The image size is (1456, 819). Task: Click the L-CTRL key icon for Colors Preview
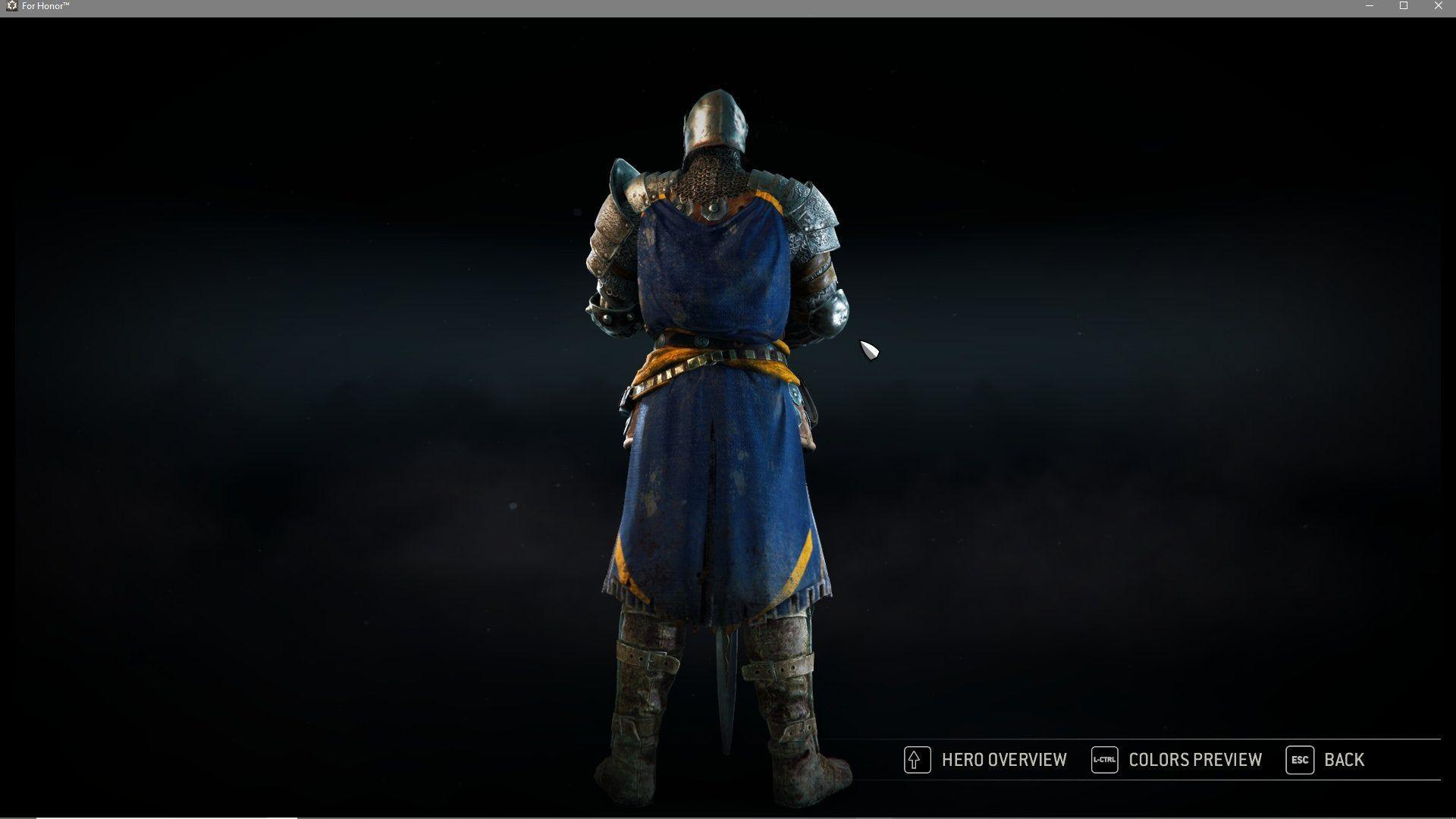coord(1104,760)
